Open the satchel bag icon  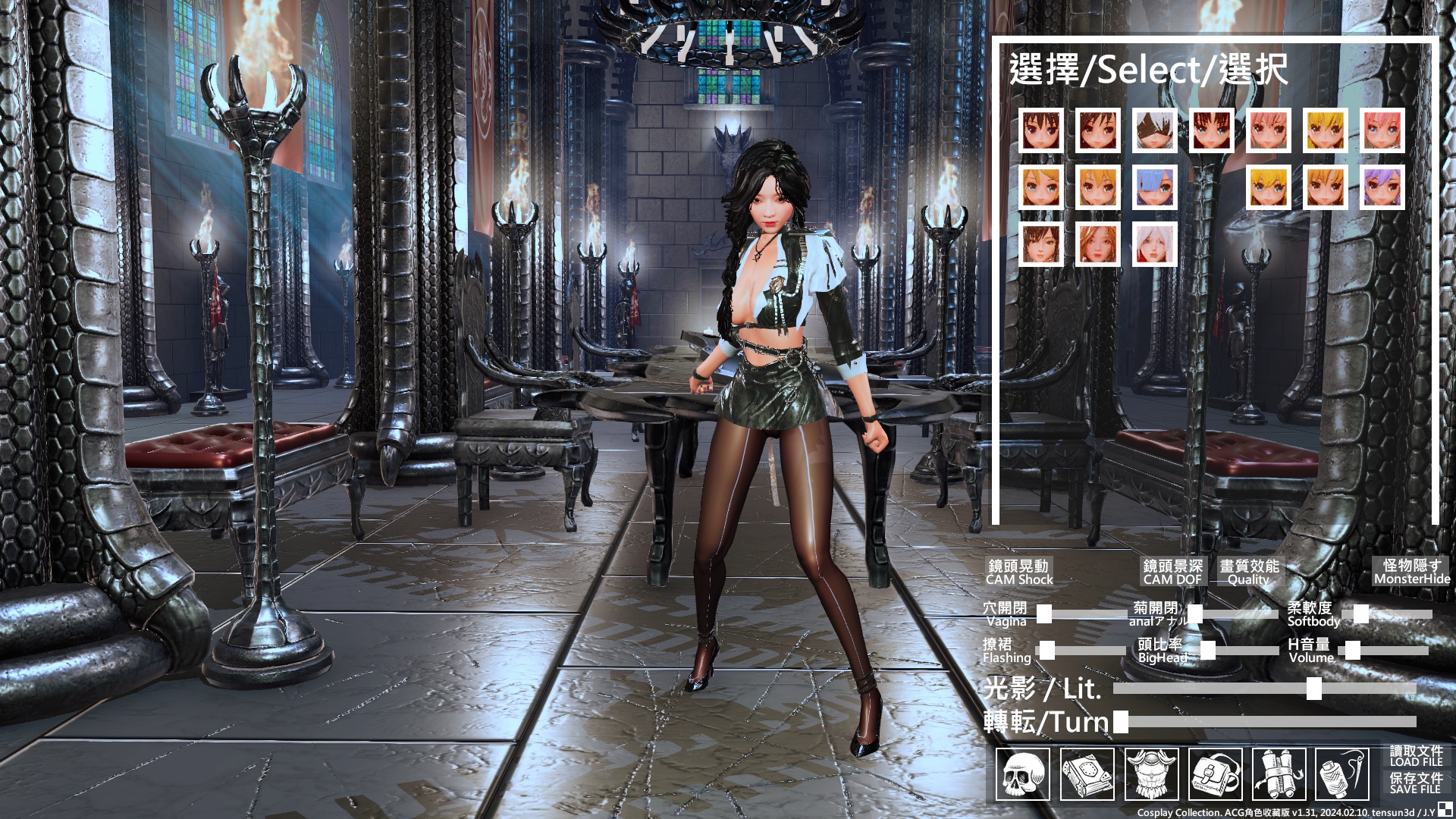click(1215, 774)
